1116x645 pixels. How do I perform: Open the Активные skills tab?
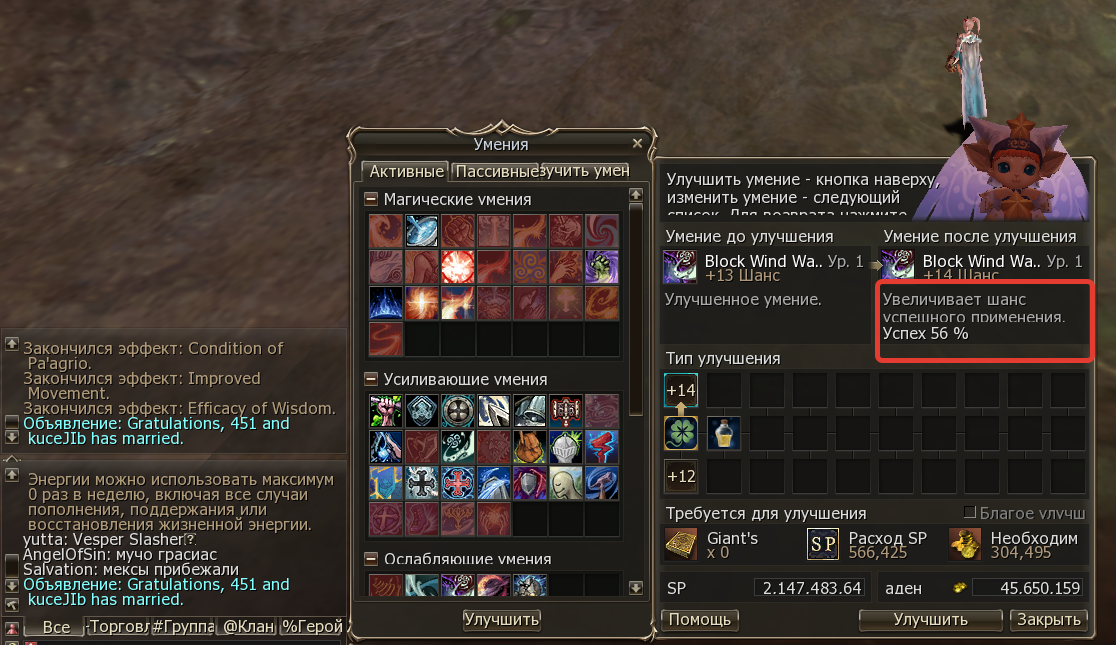point(403,171)
